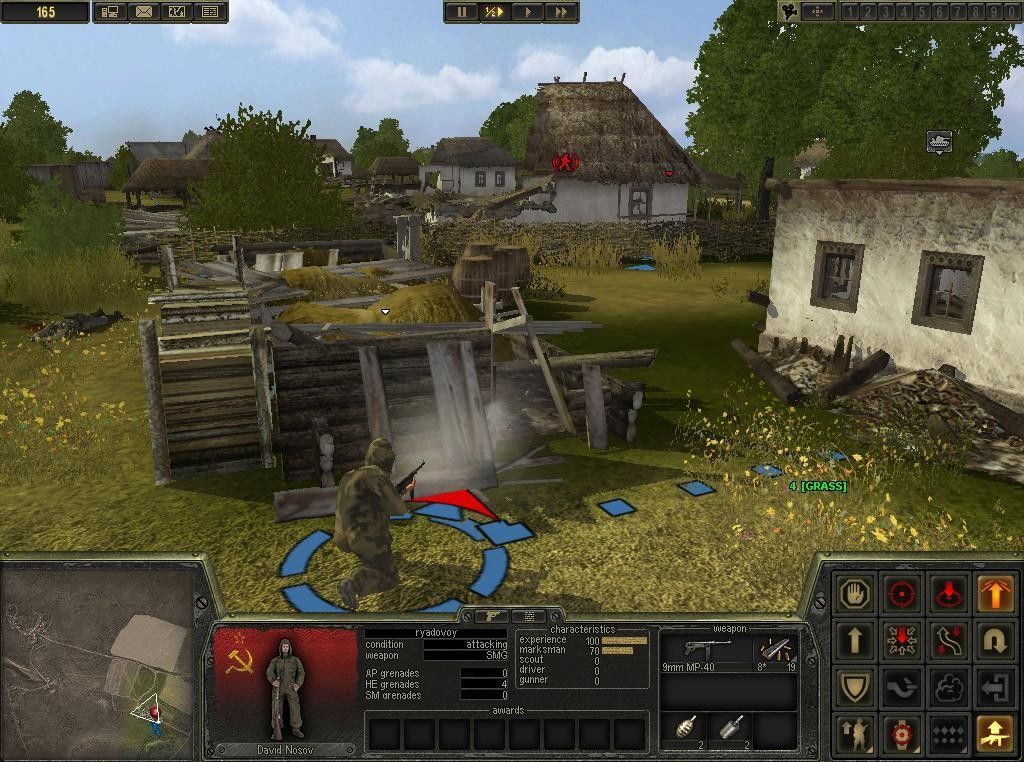Viewport: 1024px width, 762px height.
Task: Toggle the highlighted rifle with arrow button
Action: click(x=995, y=735)
